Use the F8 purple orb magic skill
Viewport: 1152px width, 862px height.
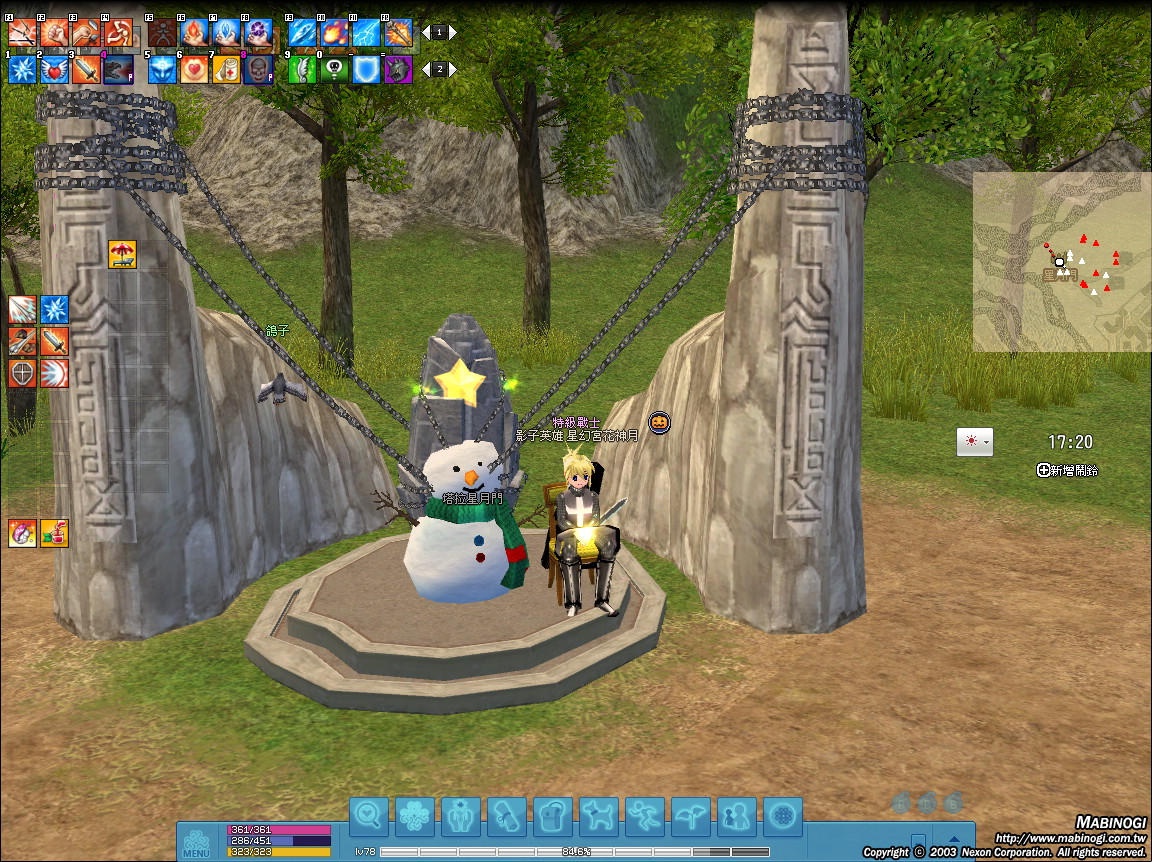258,33
